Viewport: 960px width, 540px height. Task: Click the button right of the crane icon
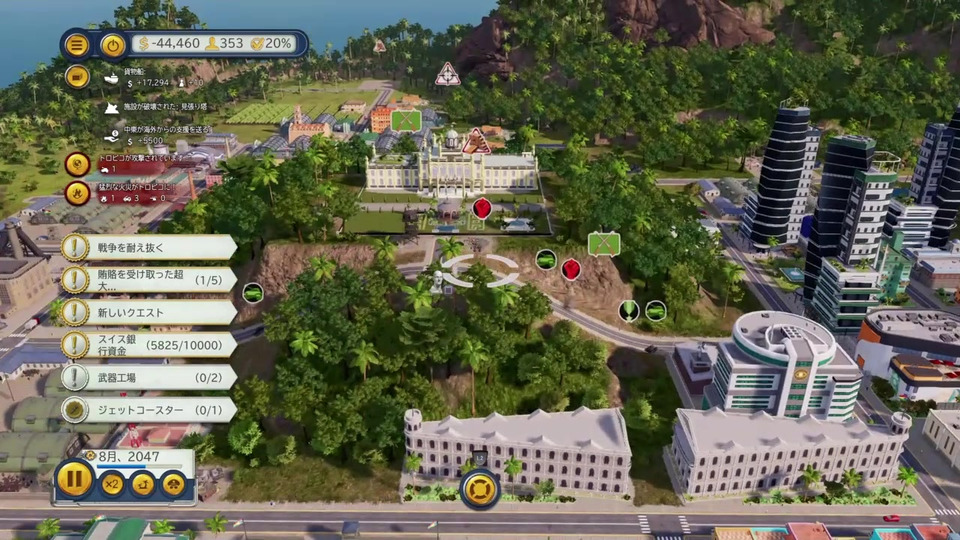tap(174, 484)
